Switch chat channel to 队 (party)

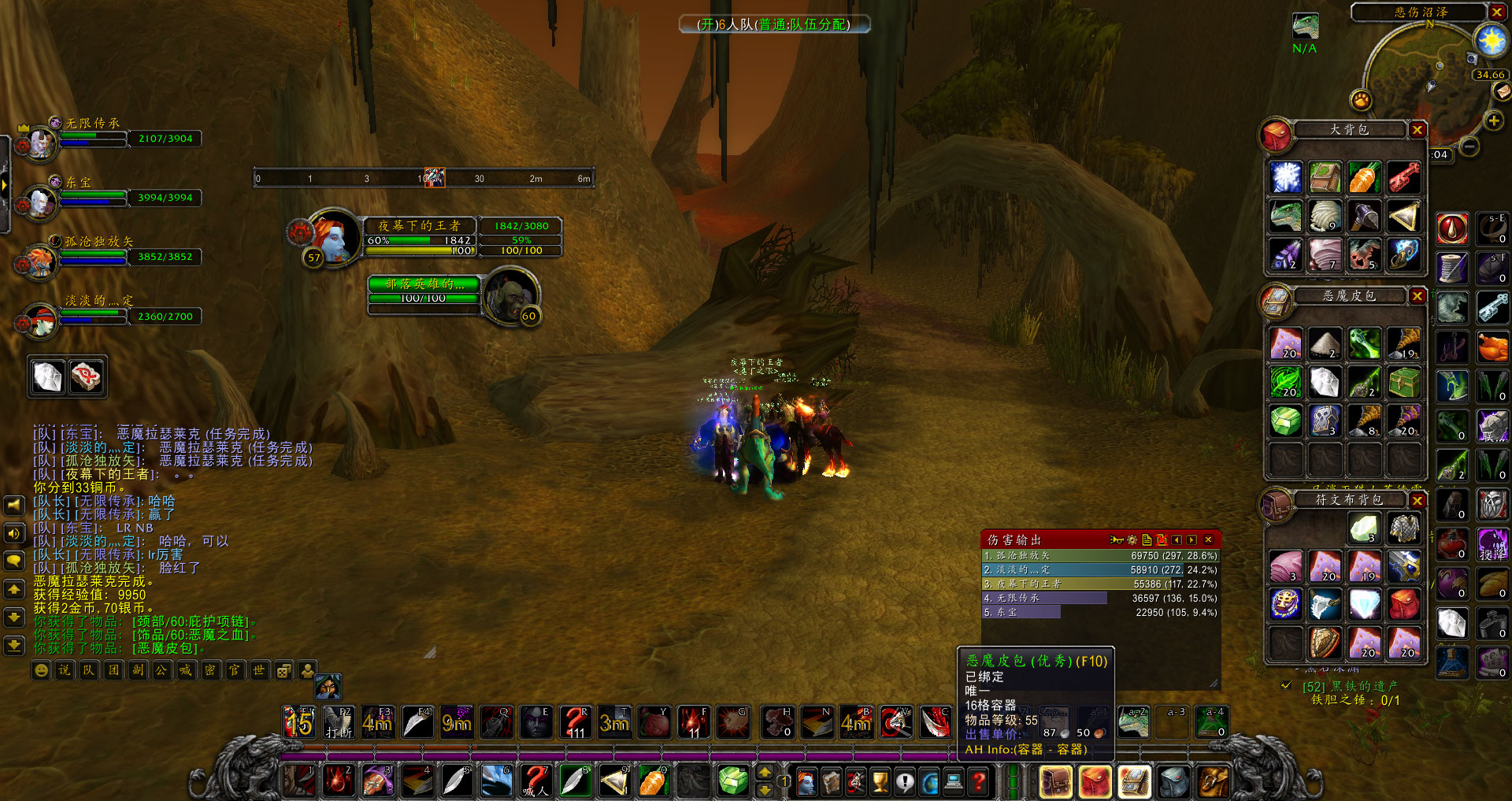[x=89, y=670]
